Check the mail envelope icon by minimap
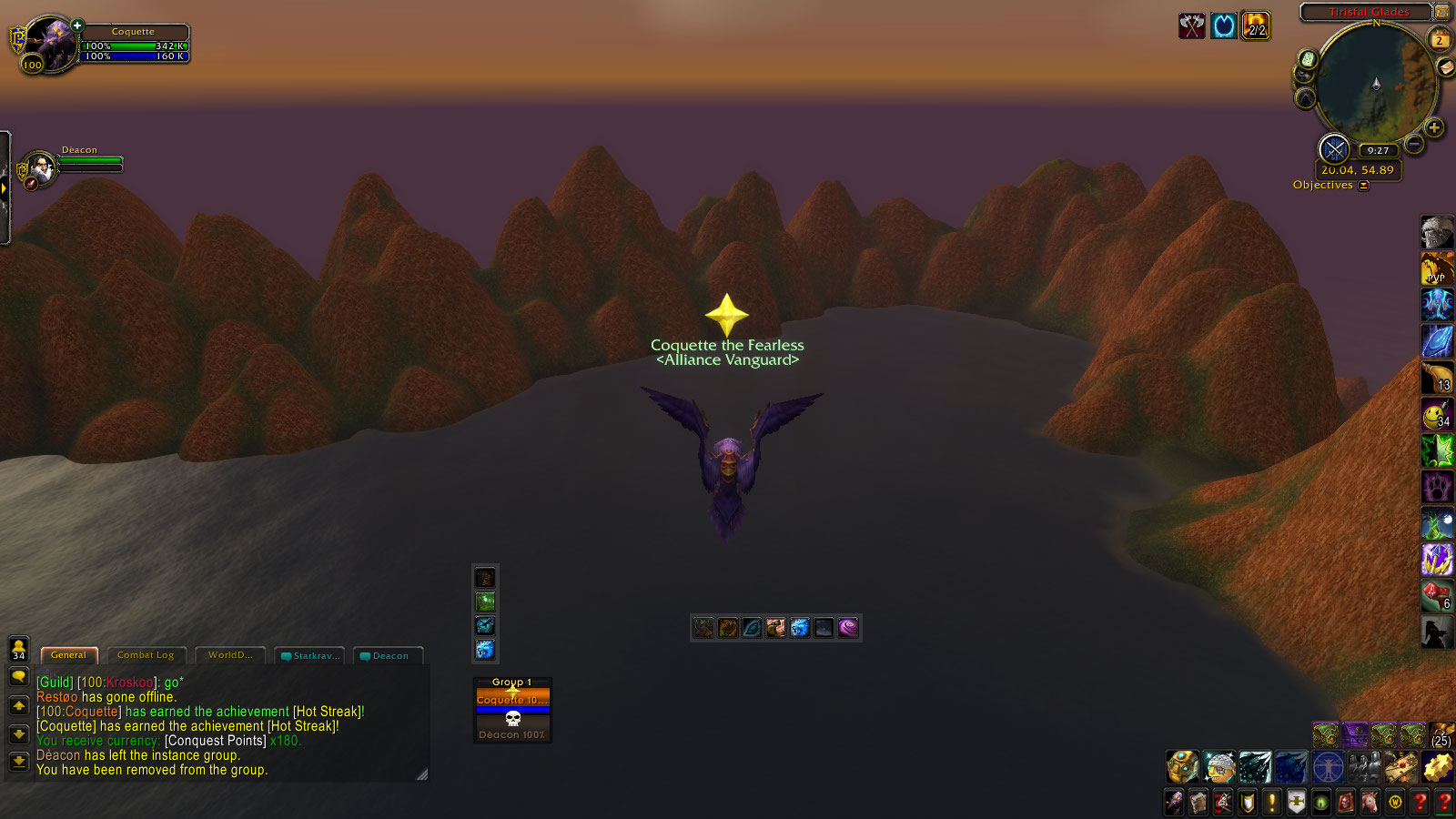The height and width of the screenshot is (819, 1456). coord(1445,67)
